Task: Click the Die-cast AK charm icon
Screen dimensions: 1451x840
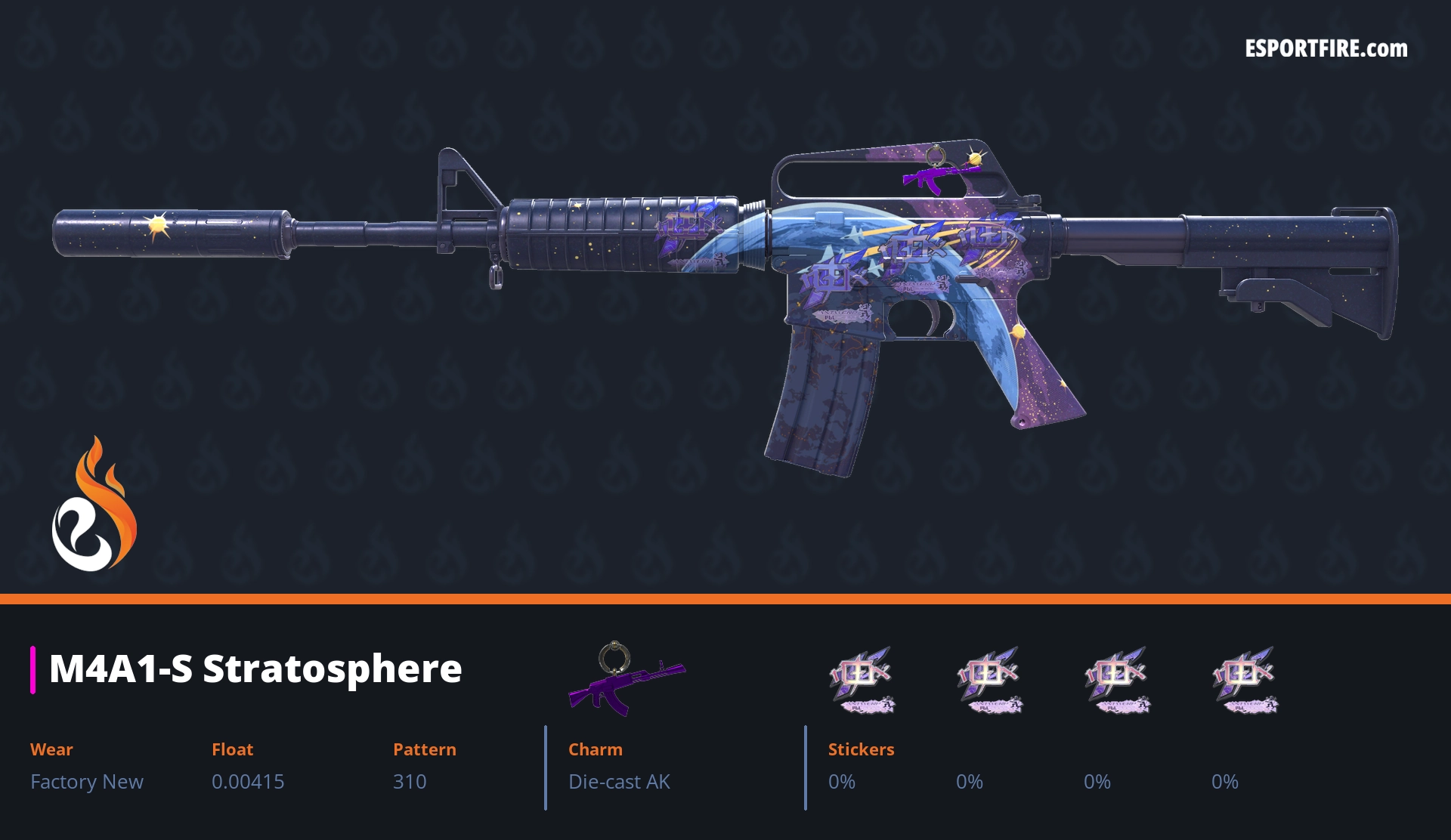Action: 625,678
